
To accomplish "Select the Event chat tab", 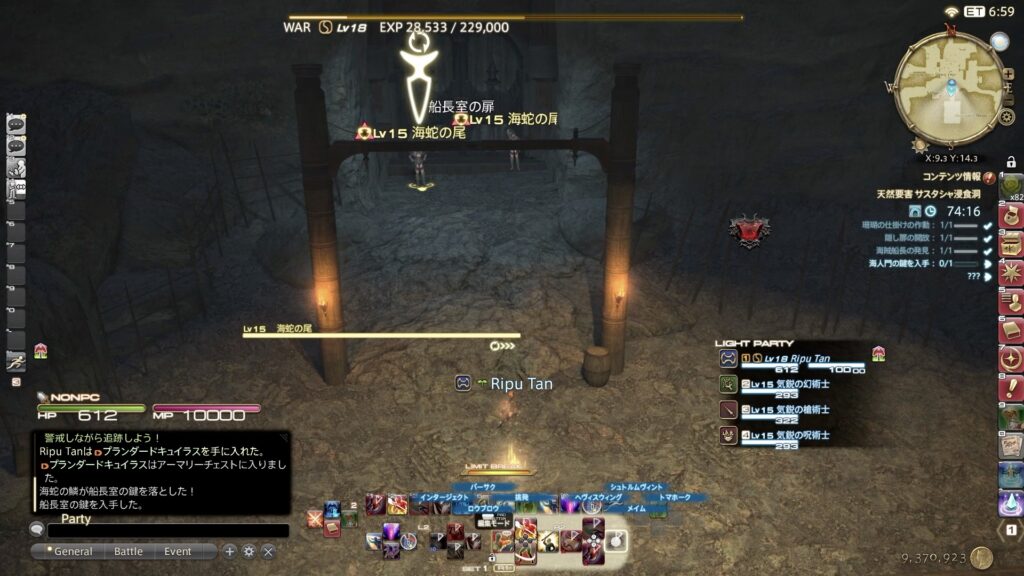I will click(x=178, y=551).
